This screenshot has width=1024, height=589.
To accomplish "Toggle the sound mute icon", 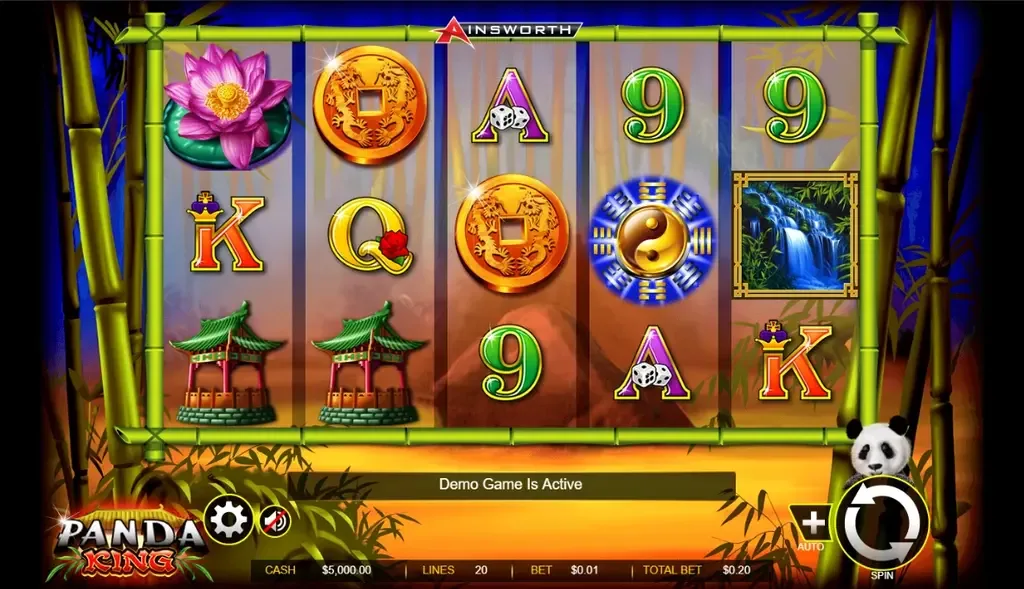I will pos(275,520).
